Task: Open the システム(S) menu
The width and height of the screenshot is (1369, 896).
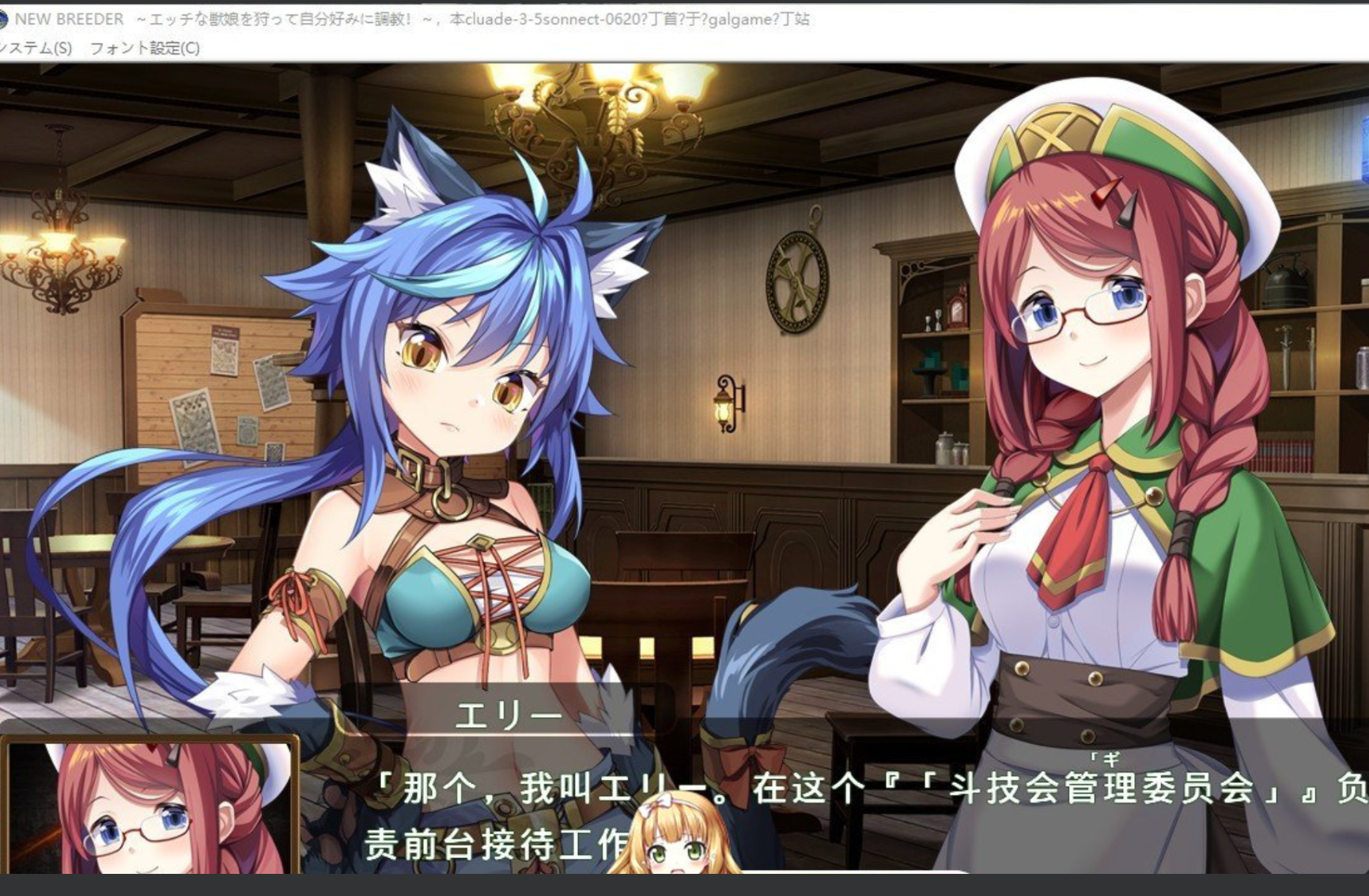Action: click(35, 48)
